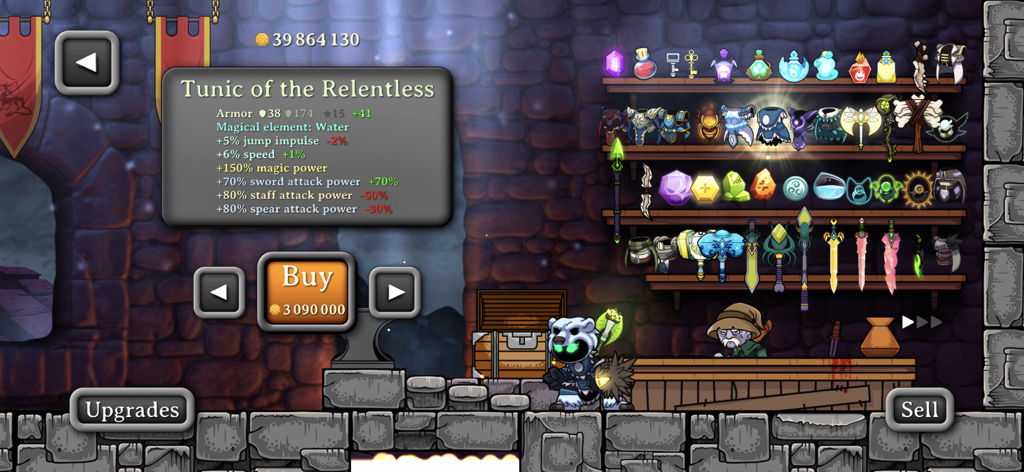This screenshot has height=472, width=1024.
Task: Select the yellow lantern potion
Action: tap(886, 67)
